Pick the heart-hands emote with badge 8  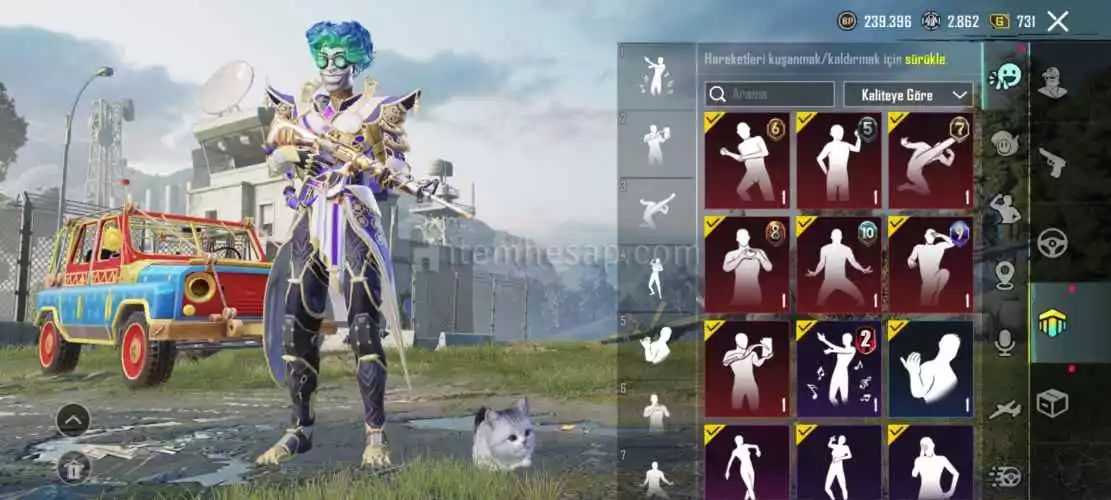[746, 264]
